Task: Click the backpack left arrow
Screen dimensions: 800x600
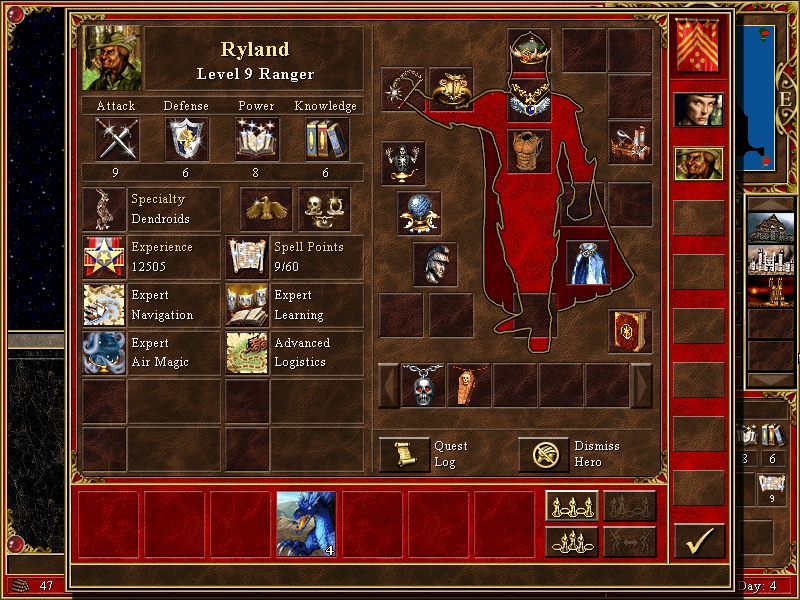Action: (x=388, y=385)
